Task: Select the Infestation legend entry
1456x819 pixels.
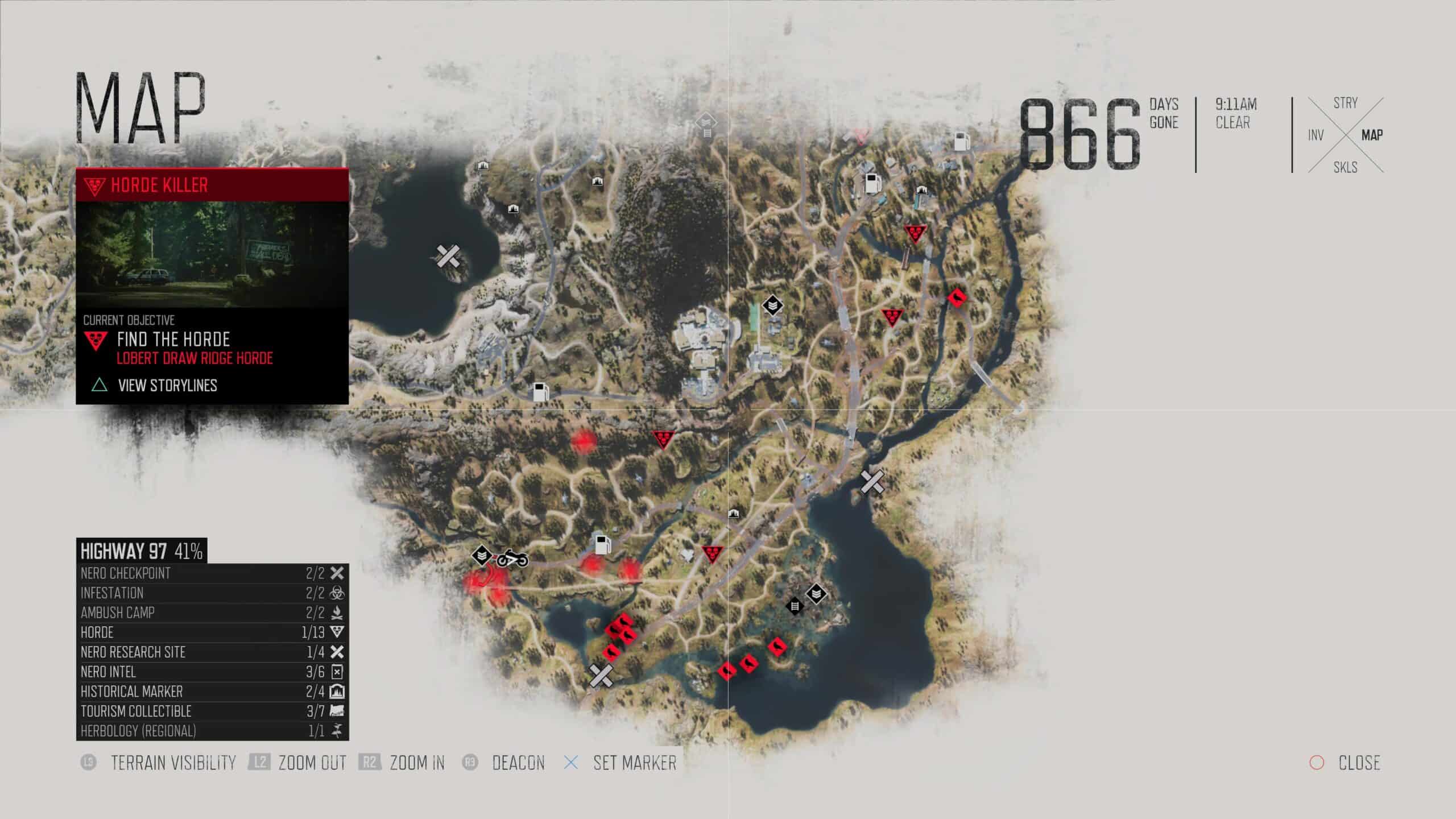Action: [x=212, y=593]
